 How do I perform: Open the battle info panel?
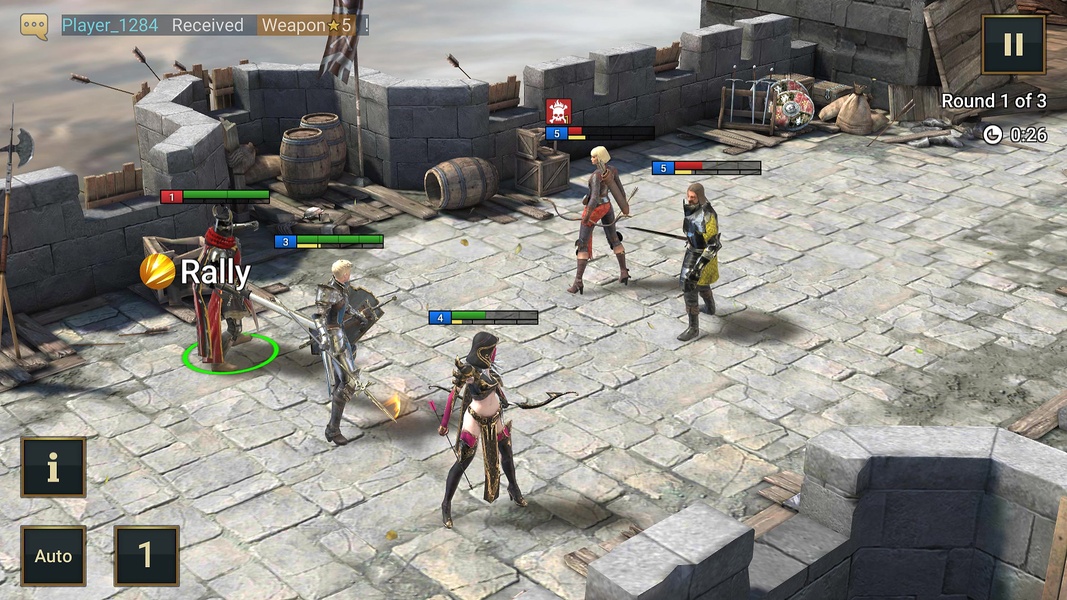(53, 467)
